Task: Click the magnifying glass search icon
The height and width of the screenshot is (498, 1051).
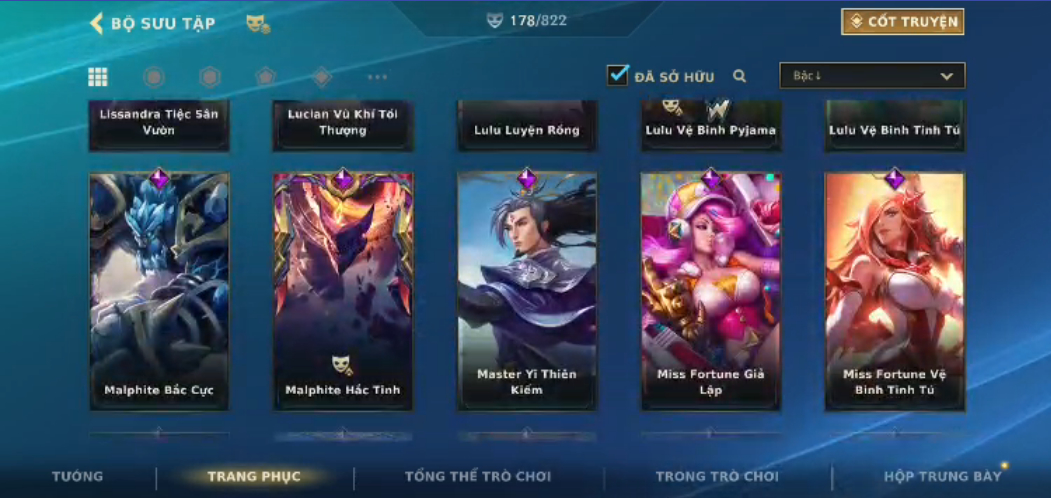Action: click(740, 76)
